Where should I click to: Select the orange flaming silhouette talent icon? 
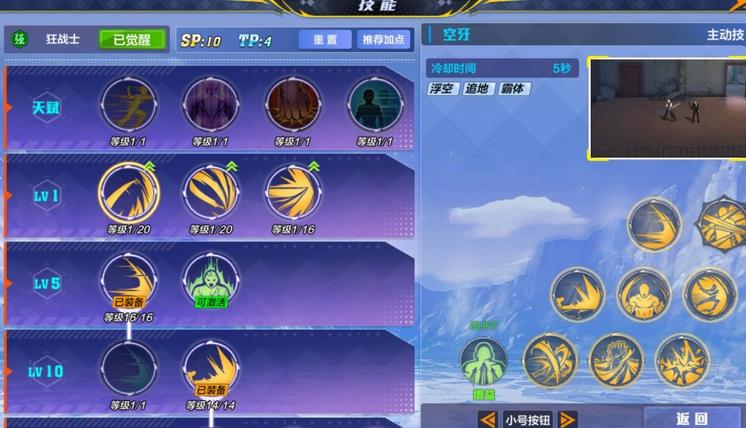pos(292,105)
